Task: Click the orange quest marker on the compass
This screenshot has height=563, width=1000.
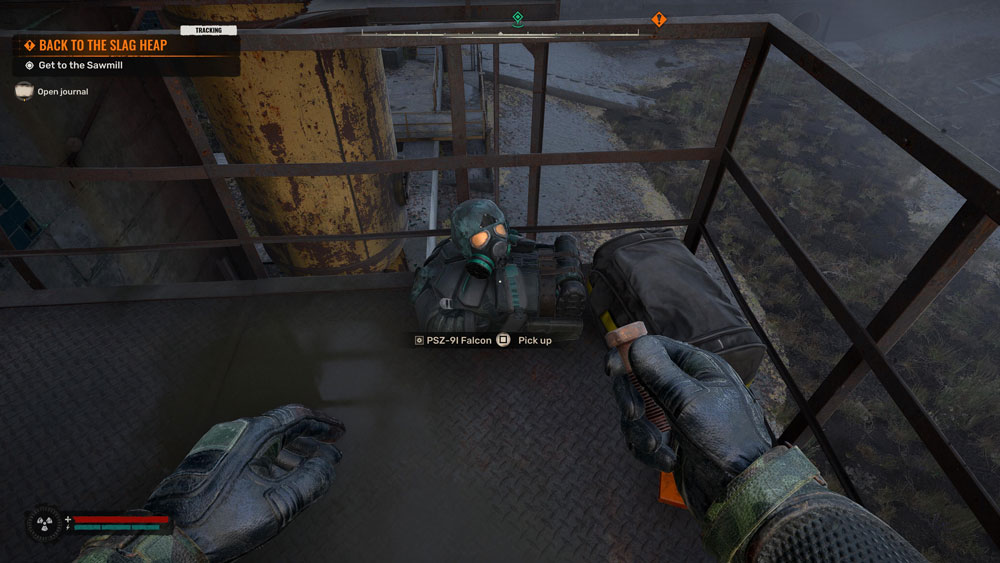Action: click(658, 19)
